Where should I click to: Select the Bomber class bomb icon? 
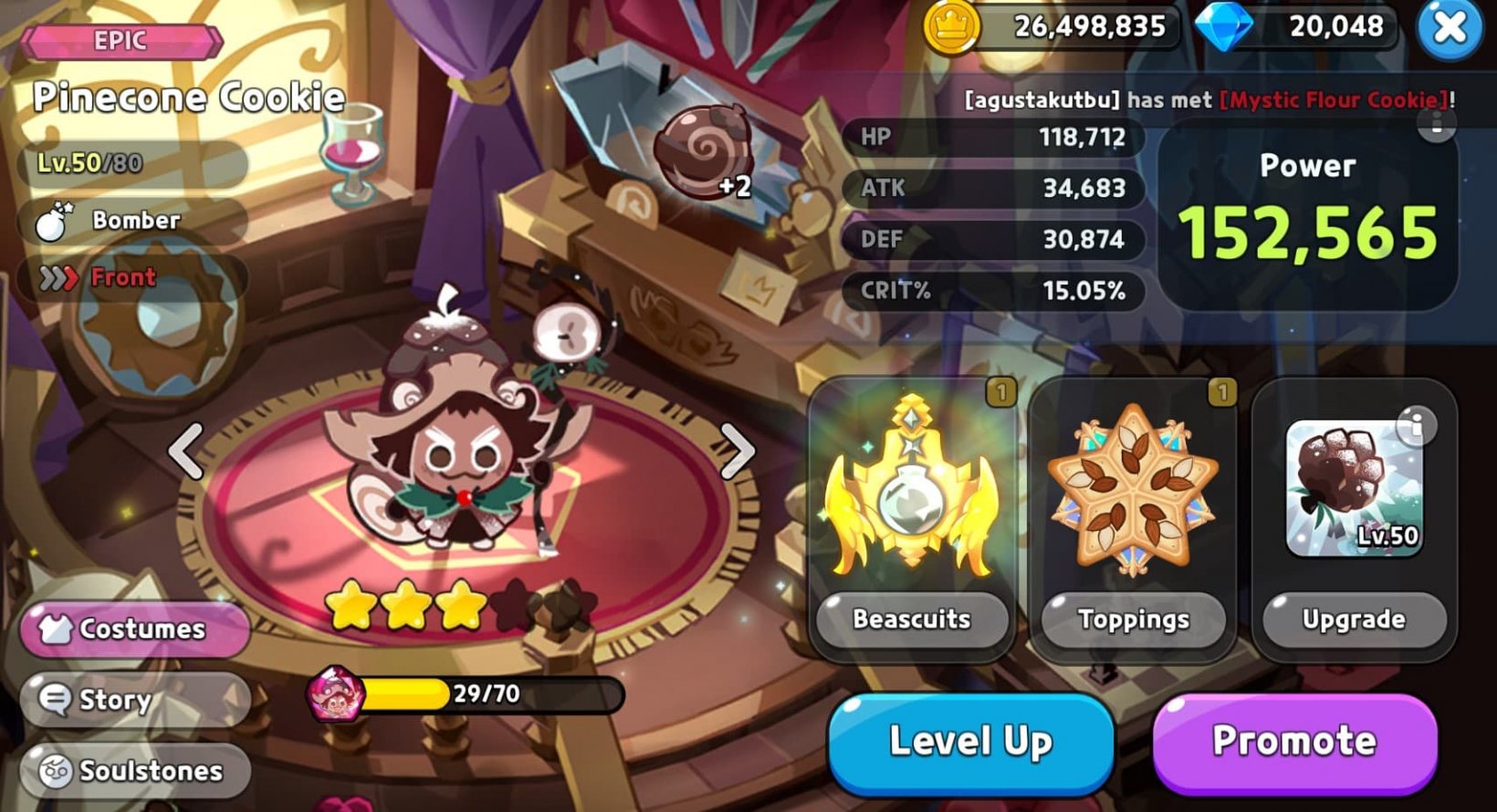tap(52, 220)
